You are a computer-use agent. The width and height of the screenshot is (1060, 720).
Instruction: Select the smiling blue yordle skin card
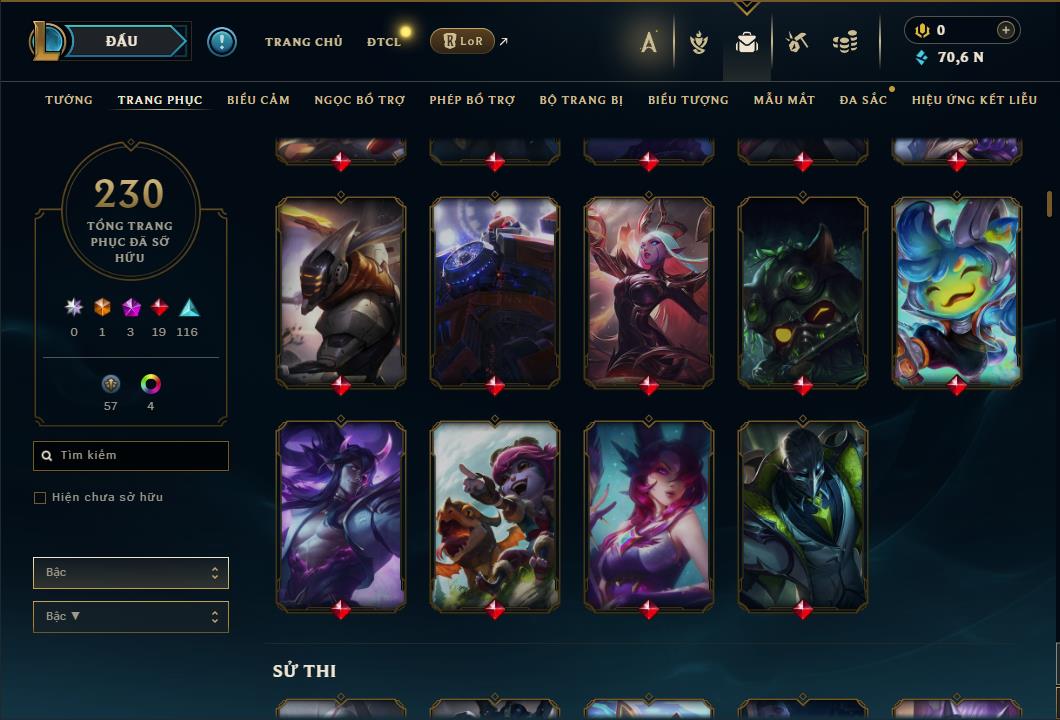pos(957,291)
